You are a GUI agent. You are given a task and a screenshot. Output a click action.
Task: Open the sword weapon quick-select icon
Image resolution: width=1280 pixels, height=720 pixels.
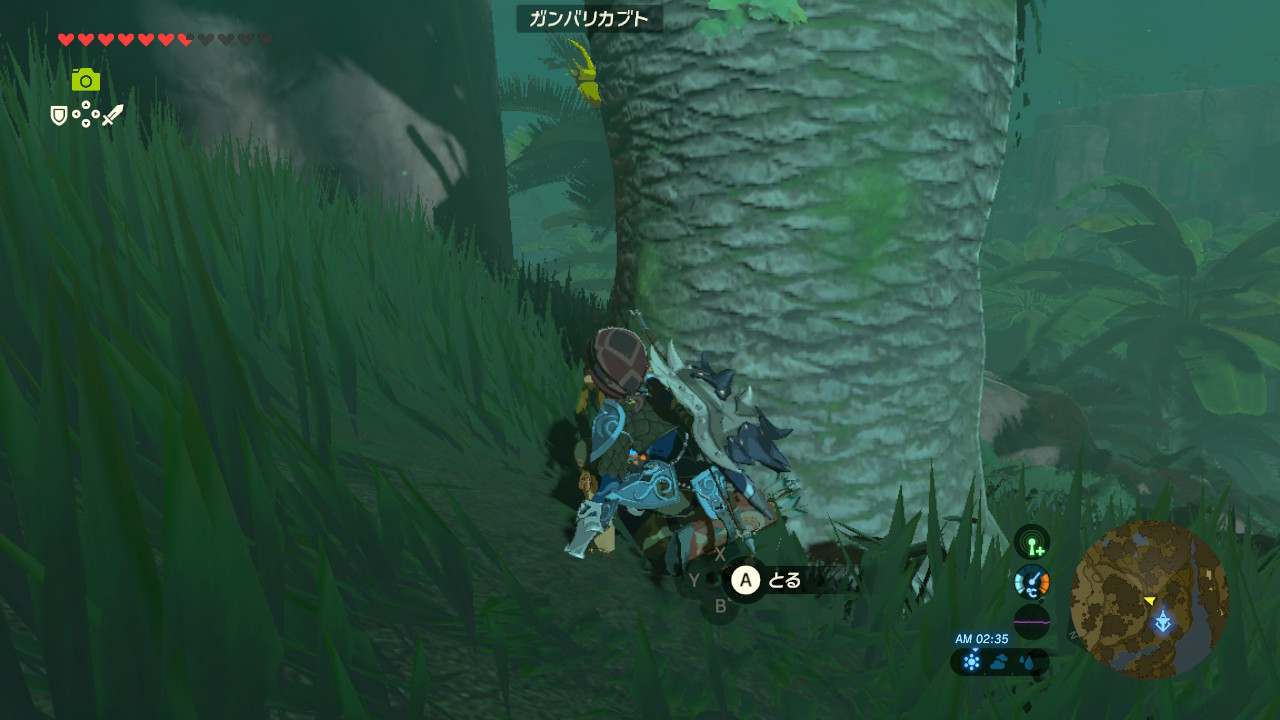point(112,115)
